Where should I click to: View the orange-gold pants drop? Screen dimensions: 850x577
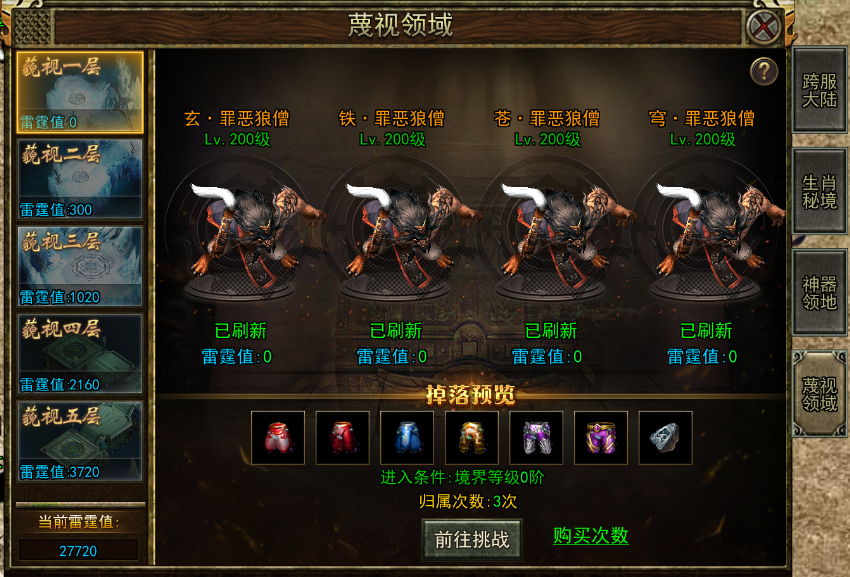pyautogui.click(x=472, y=437)
